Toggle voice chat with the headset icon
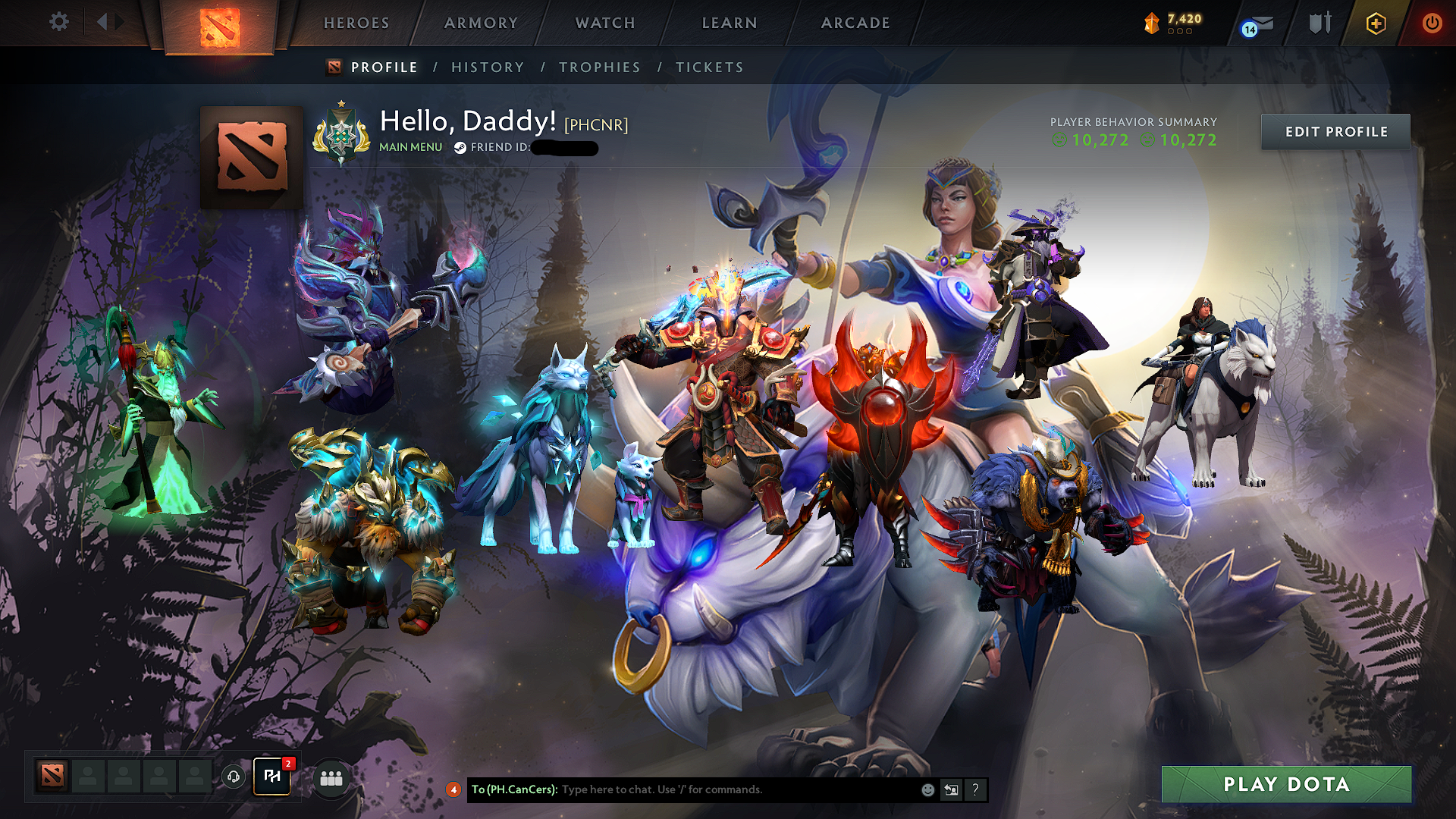 coord(234,778)
